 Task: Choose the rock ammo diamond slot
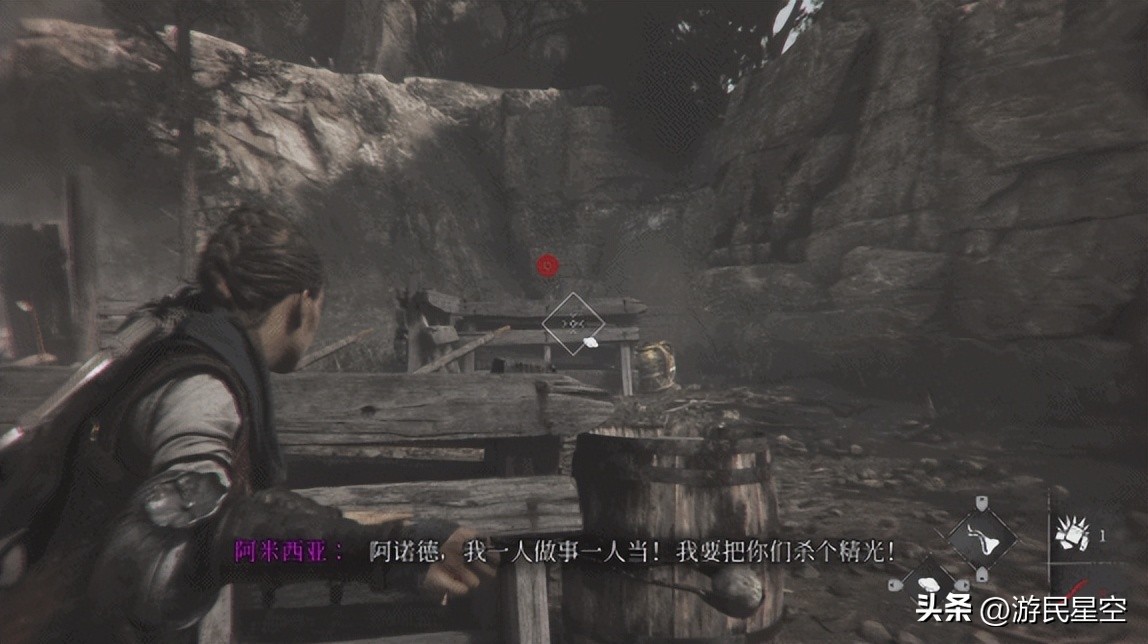pyautogui.click(x=928, y=581)
